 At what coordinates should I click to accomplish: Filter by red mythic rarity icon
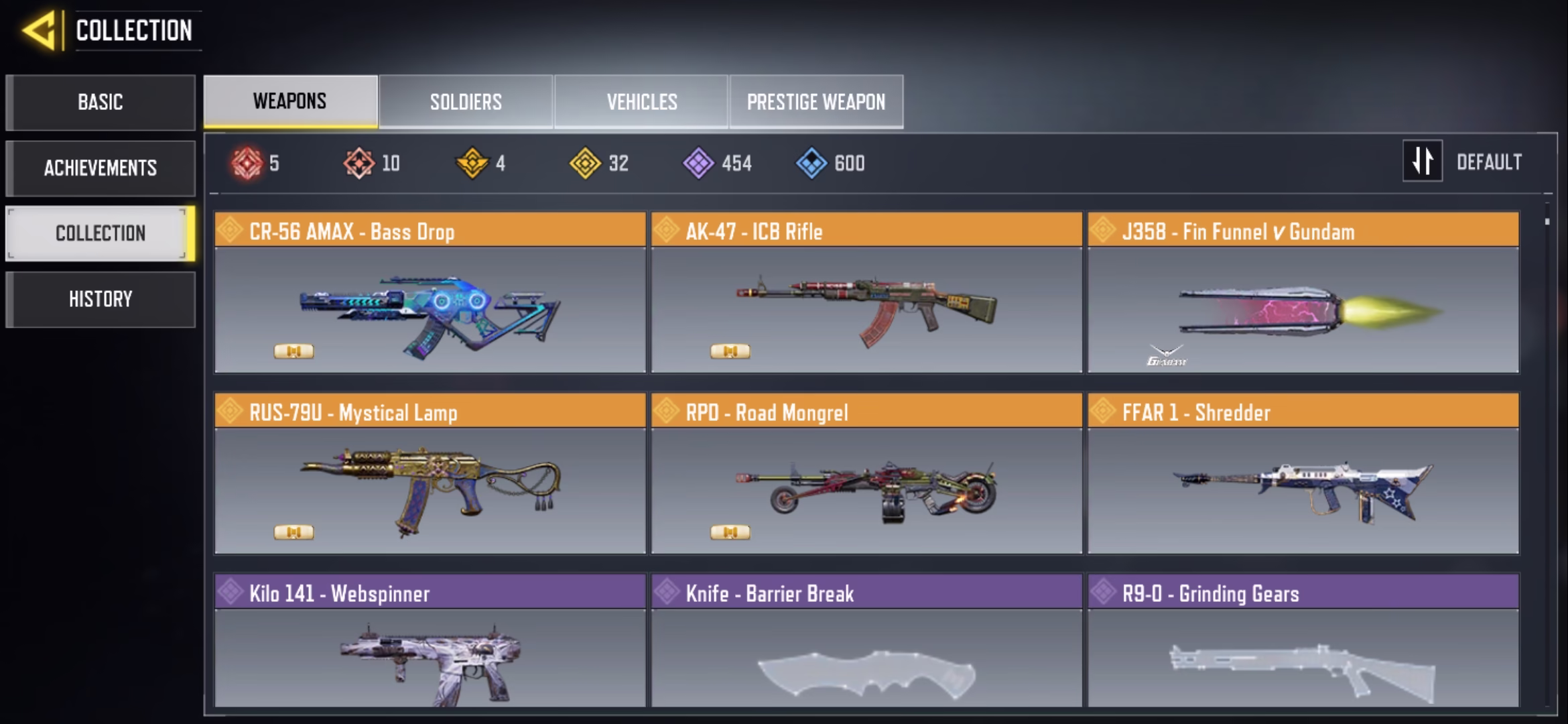coord(247,163)
